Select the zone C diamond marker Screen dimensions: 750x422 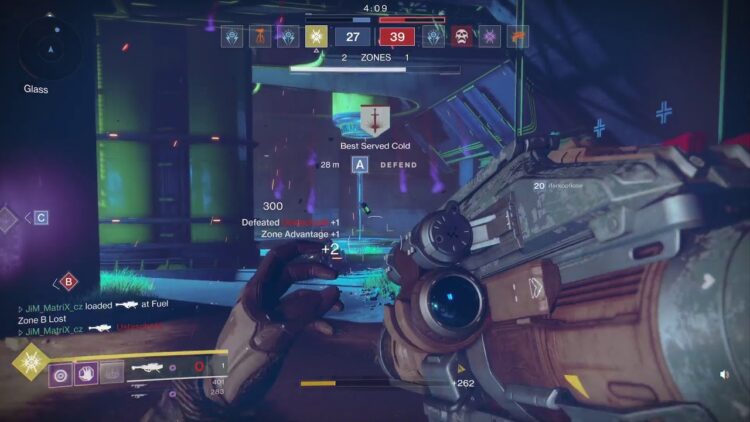(41, 217)
